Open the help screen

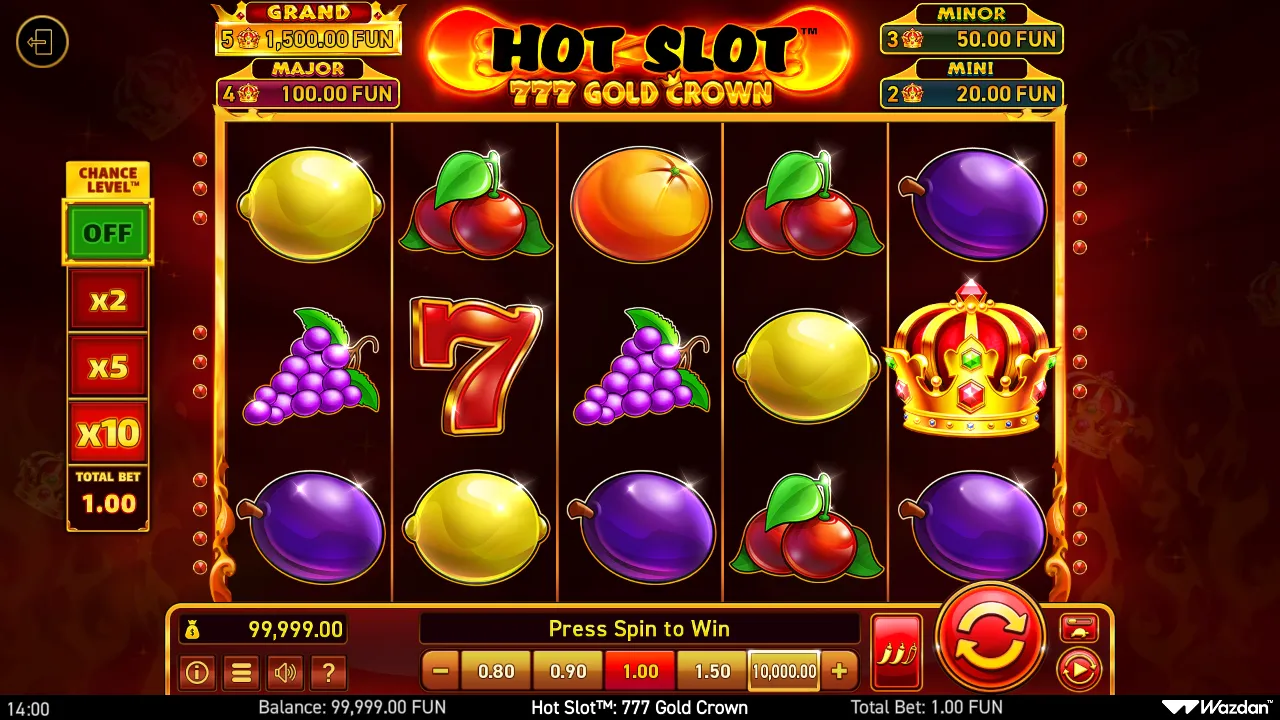tap(329, 673)
